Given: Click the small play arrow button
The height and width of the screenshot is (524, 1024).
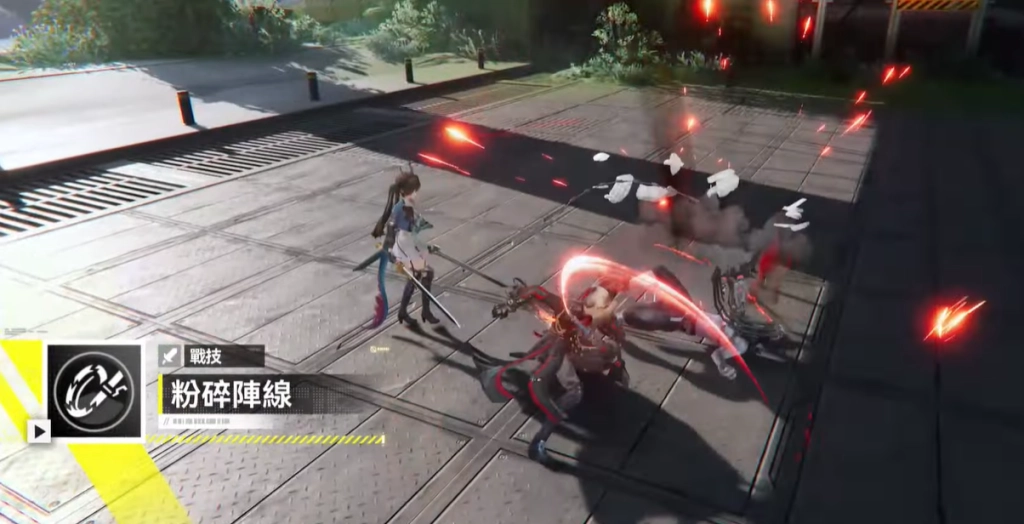Looking at the screenshot, I should (39, 431).
